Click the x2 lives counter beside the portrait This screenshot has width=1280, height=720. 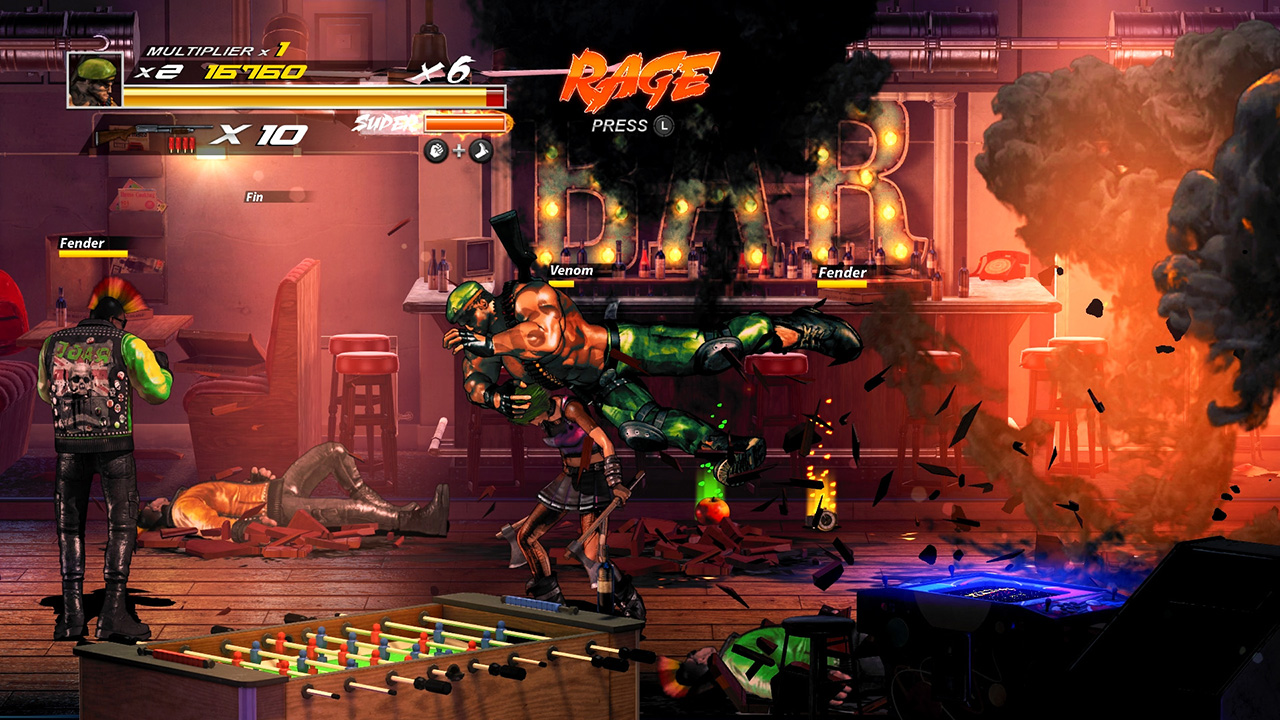pyautogui.click(x=155, y=70)
